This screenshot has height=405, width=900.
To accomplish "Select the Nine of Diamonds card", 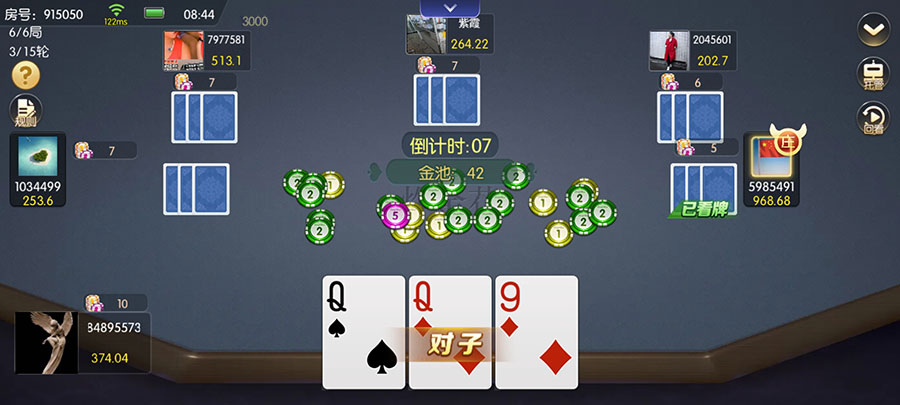I will tap(537, 331).
